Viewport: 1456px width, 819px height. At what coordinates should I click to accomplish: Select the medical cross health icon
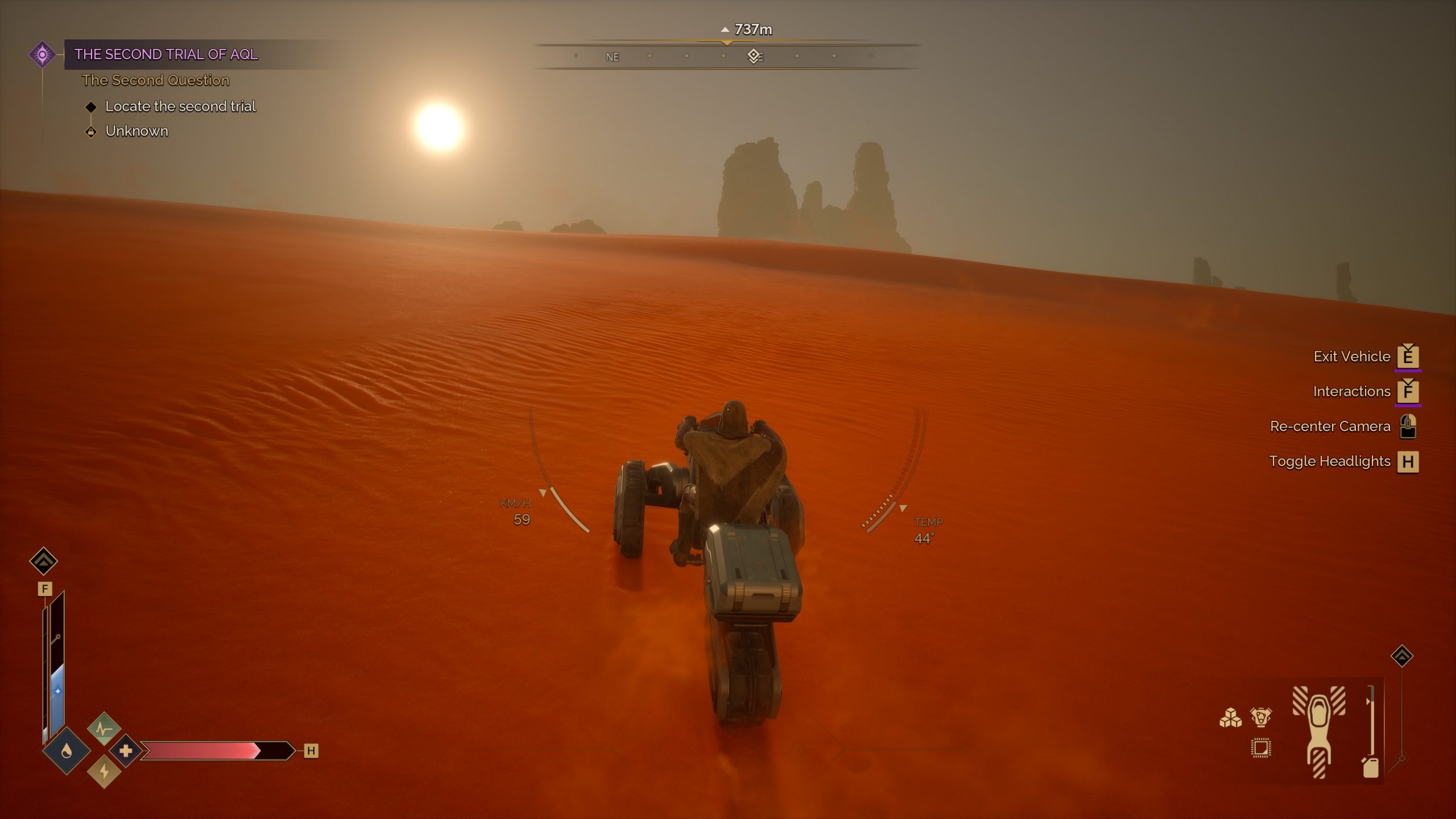pos(126,751)
